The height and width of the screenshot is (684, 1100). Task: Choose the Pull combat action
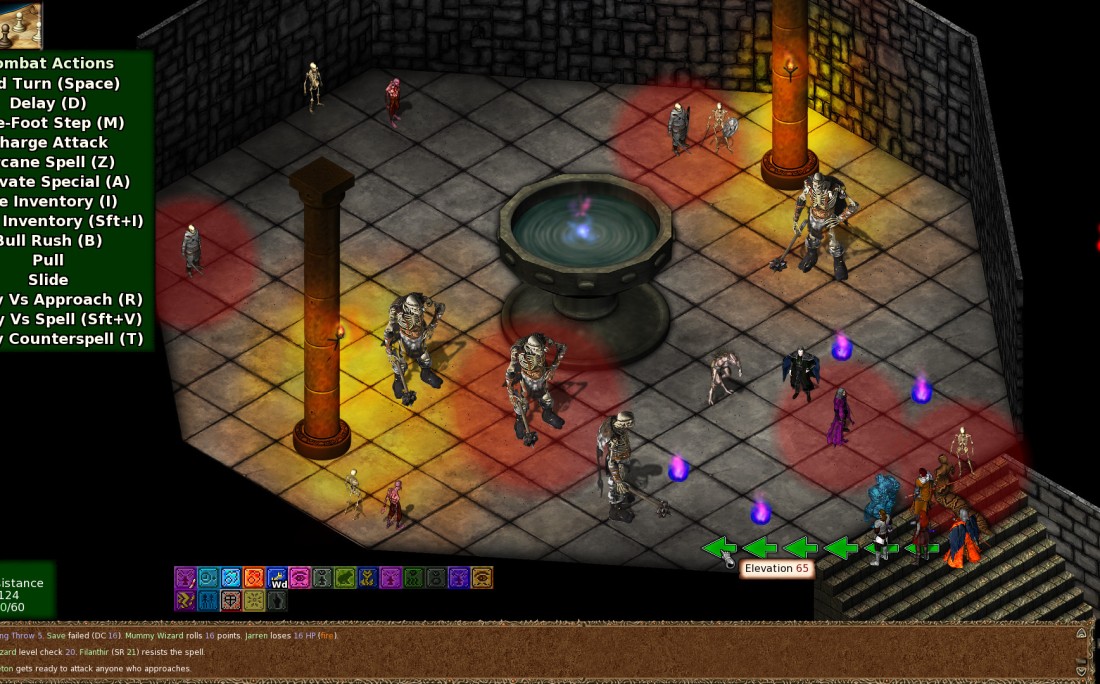click(x=48, y=260)
